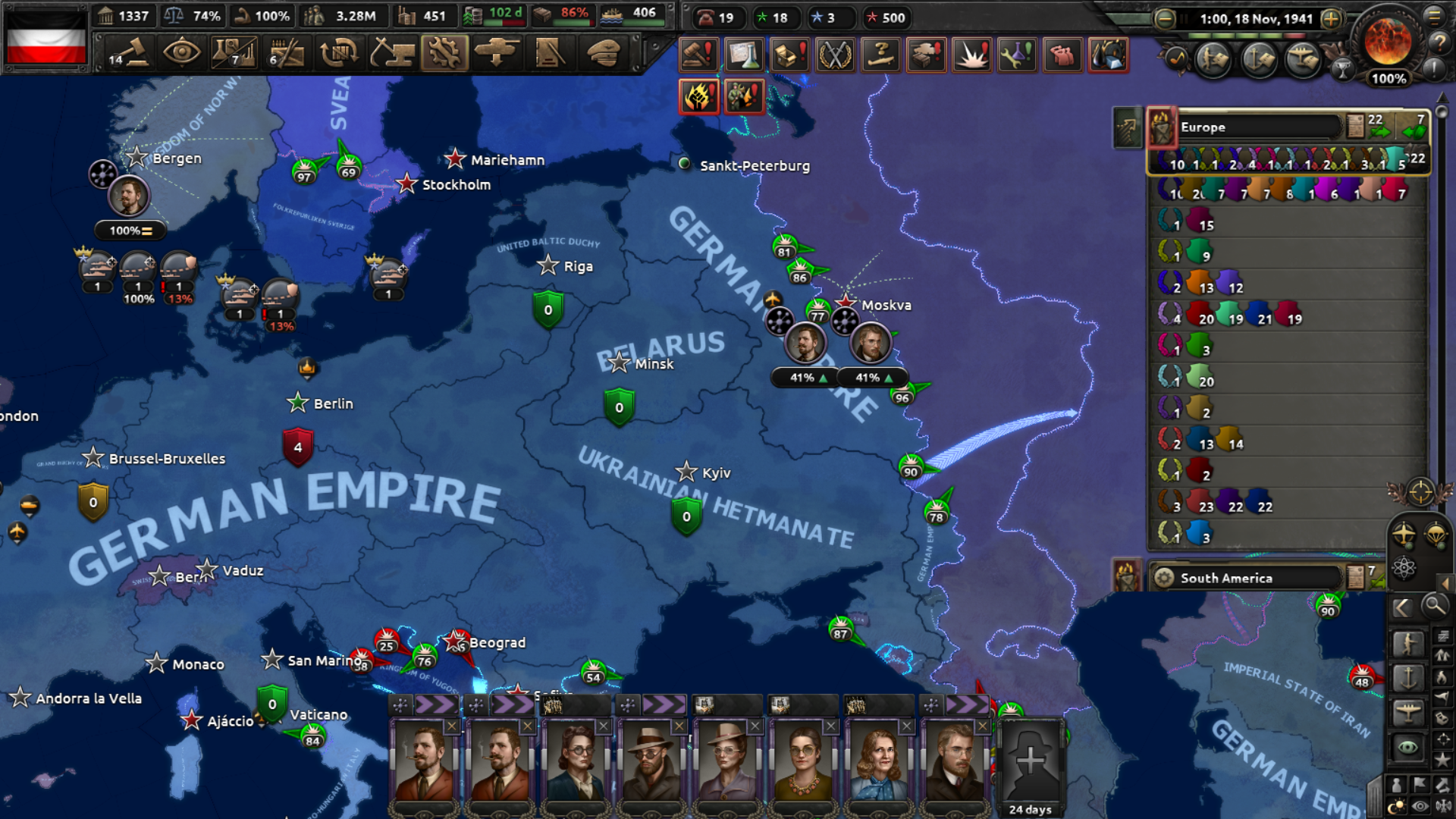Select the highlighted production wrench-and-gear tab
The height and width of the screenshot is (819, 1456).
(444, 53)
